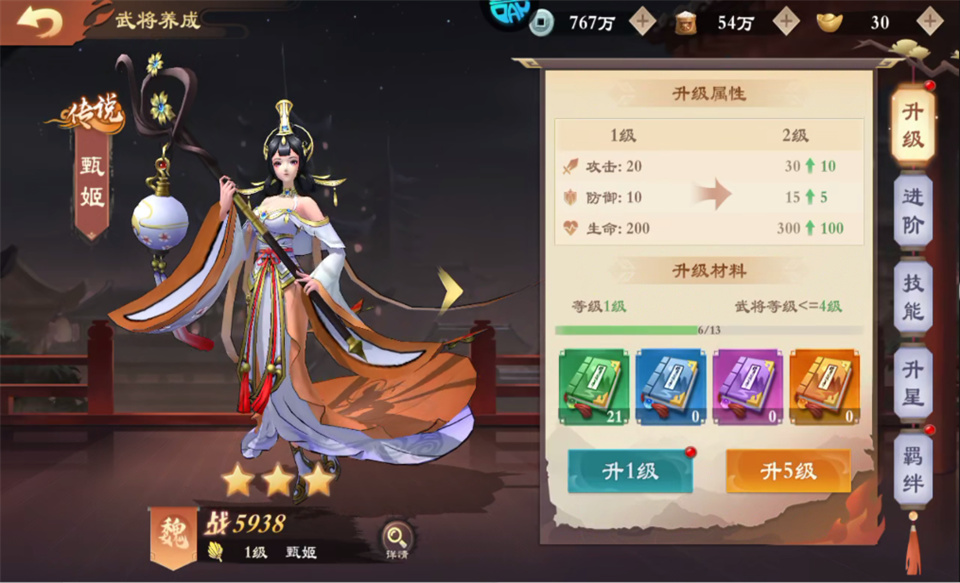
Task: Click the 升1级 upgrade button
Action: (x=630, y=471)
